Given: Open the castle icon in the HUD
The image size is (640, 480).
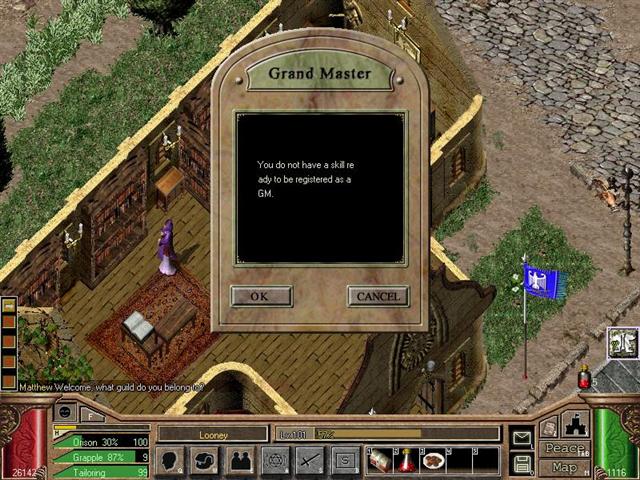Looking at the screenshot, I should click(x=576, y=423).
